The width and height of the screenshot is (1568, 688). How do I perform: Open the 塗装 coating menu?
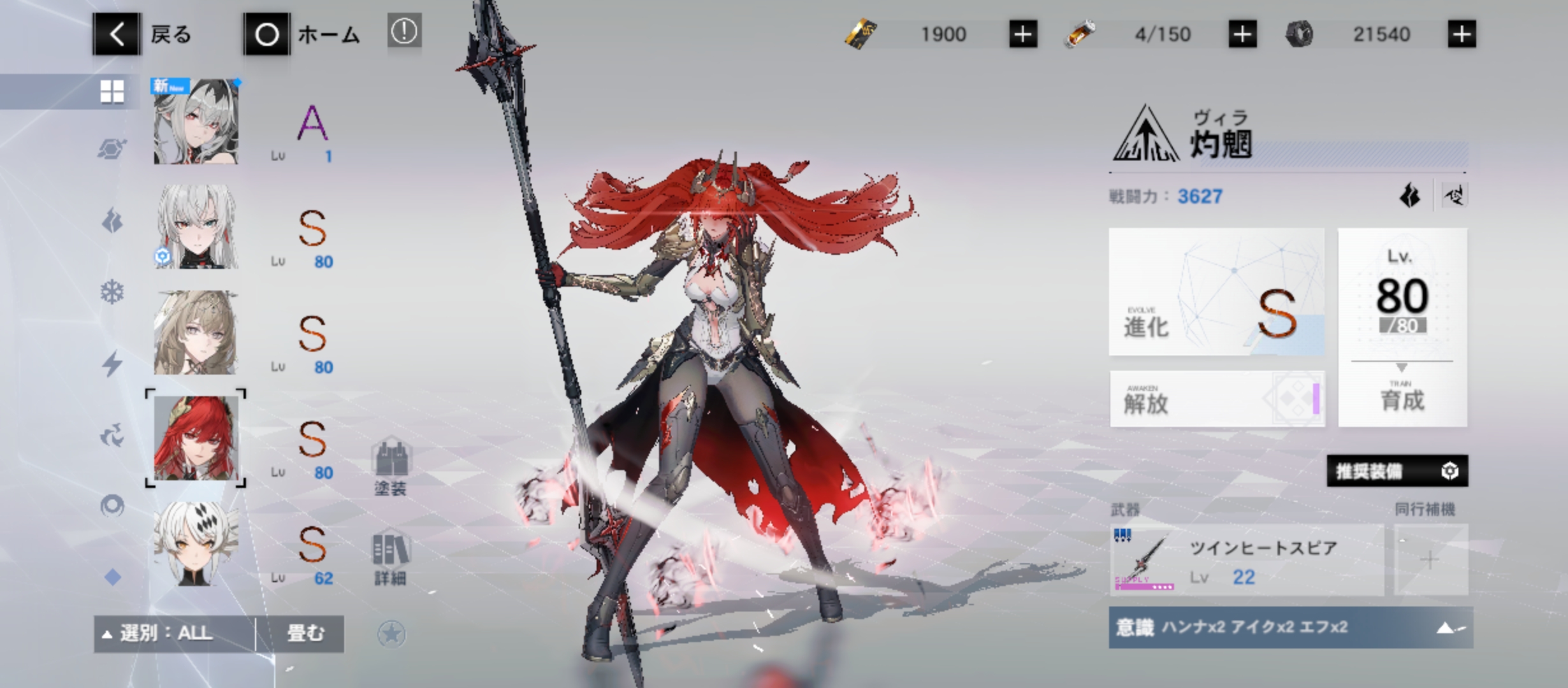390,467
